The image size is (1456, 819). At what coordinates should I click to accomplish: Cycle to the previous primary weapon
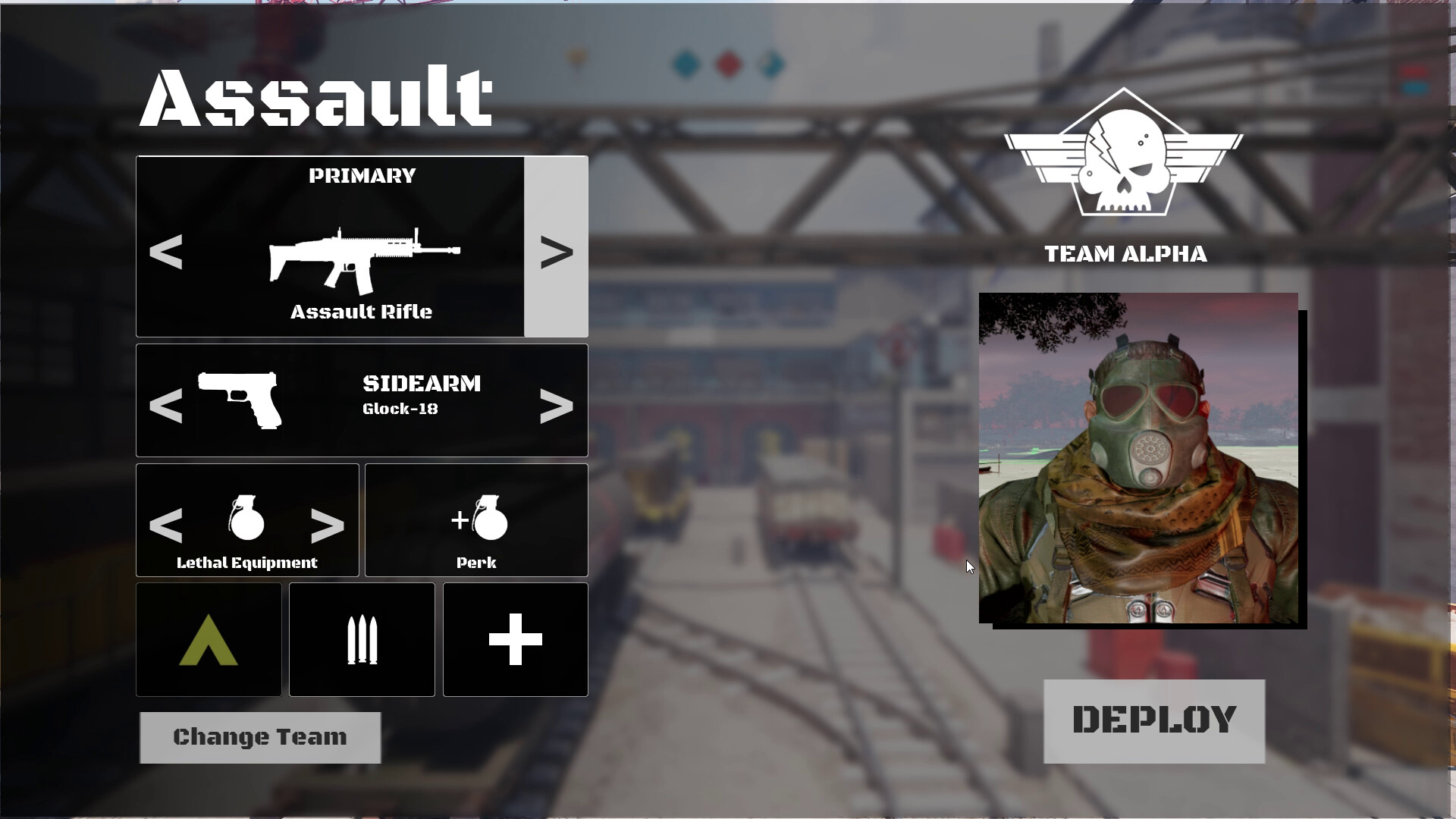[x=166, y=253]
